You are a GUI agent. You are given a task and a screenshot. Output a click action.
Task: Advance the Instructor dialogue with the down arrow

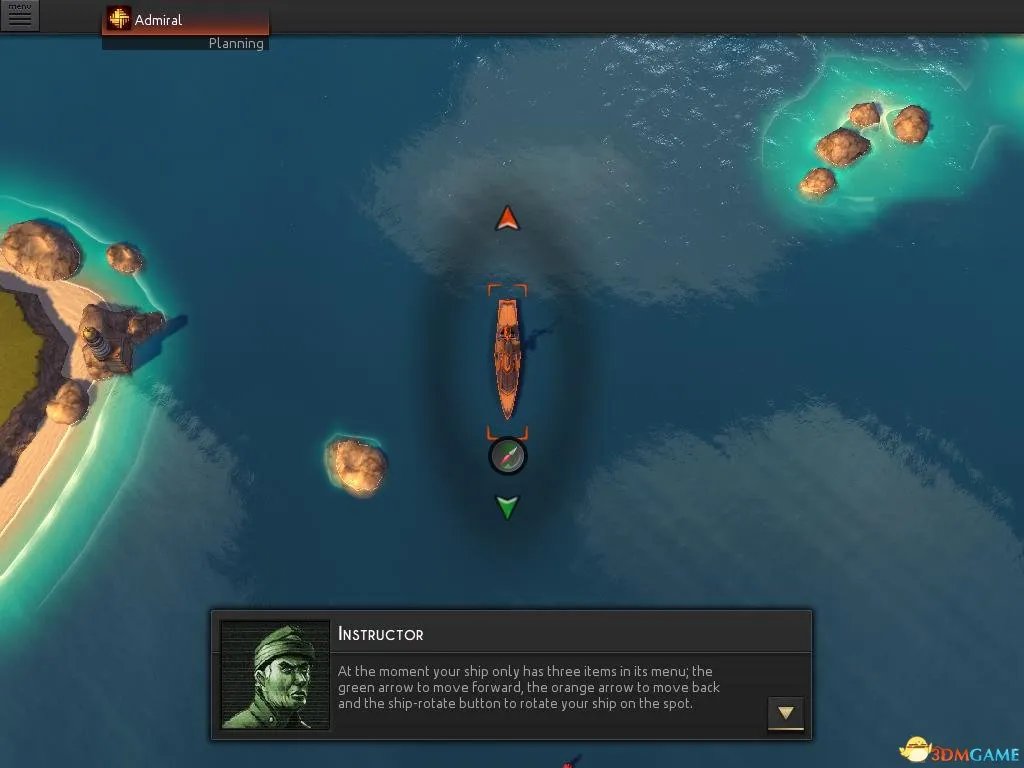point(786,713)
